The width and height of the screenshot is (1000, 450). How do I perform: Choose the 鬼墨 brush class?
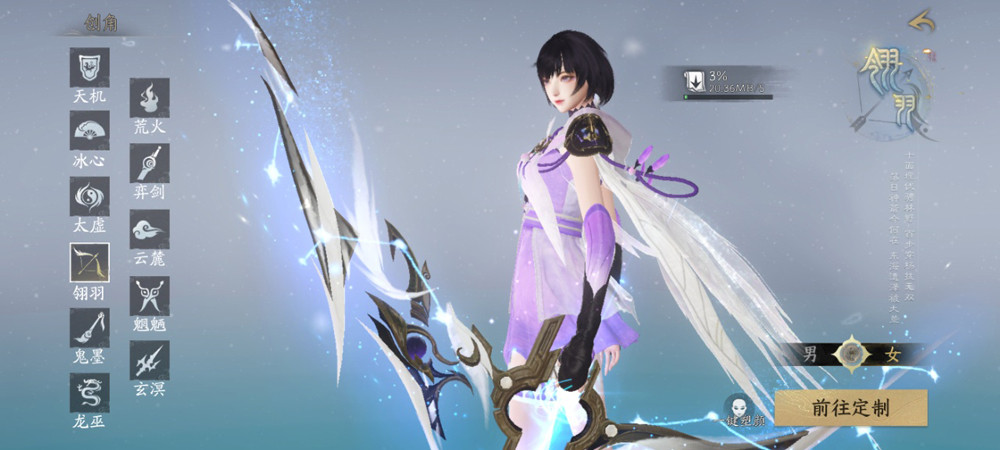tap(89, 328)
